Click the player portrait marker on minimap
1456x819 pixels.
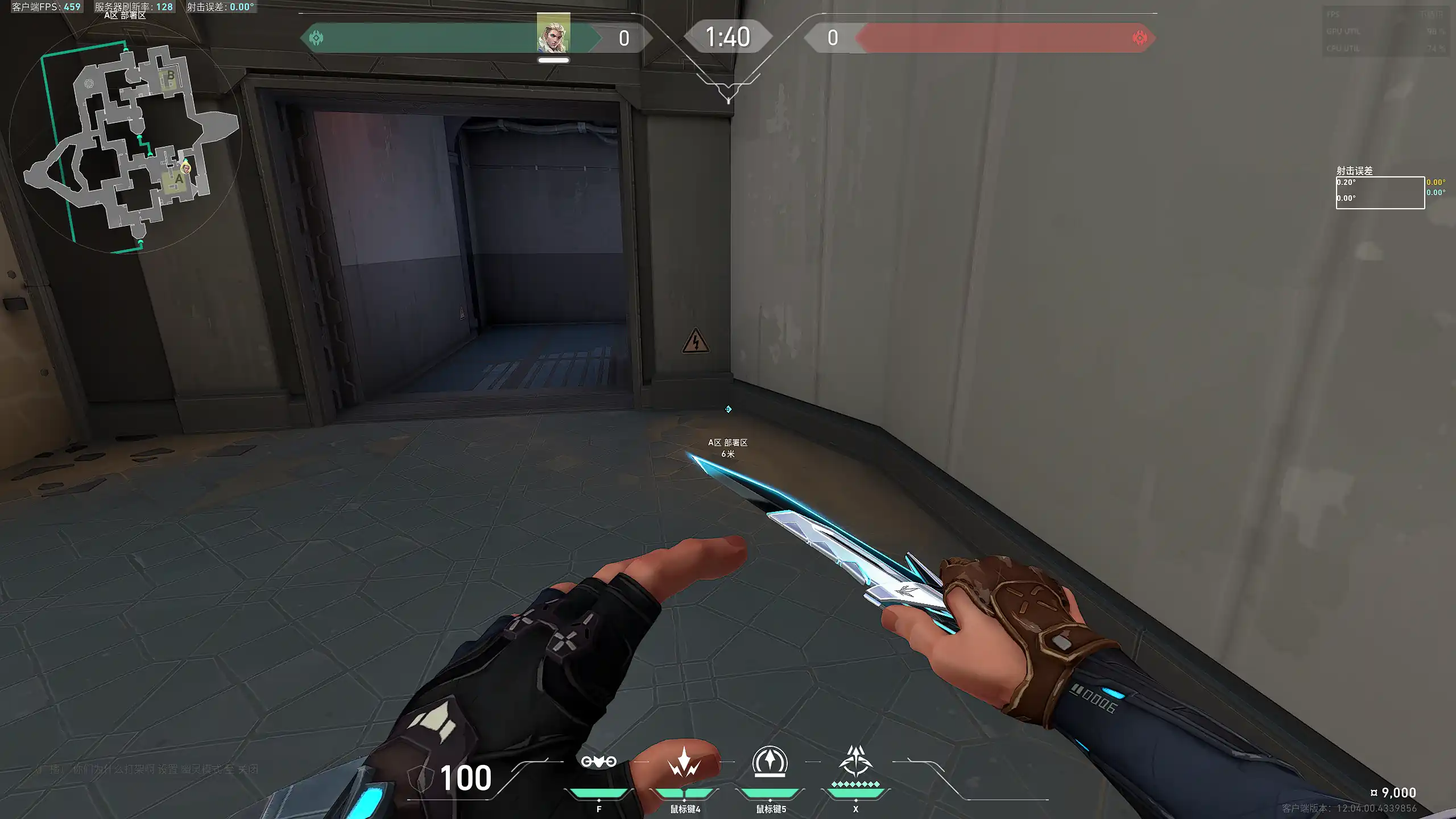pyautogui.click(x=186, y=168)
